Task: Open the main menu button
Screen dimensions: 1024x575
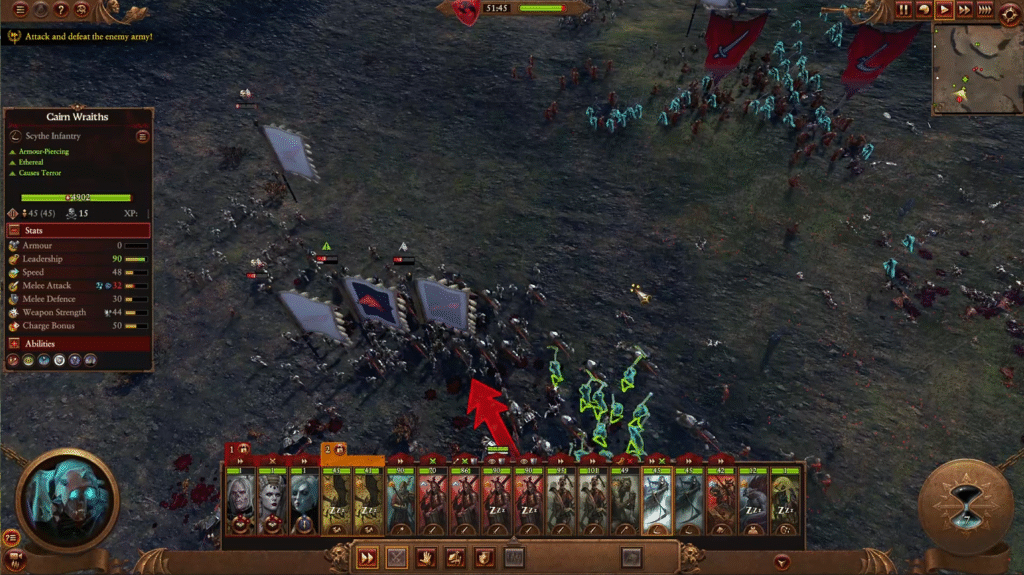Action: pos(19,10)
